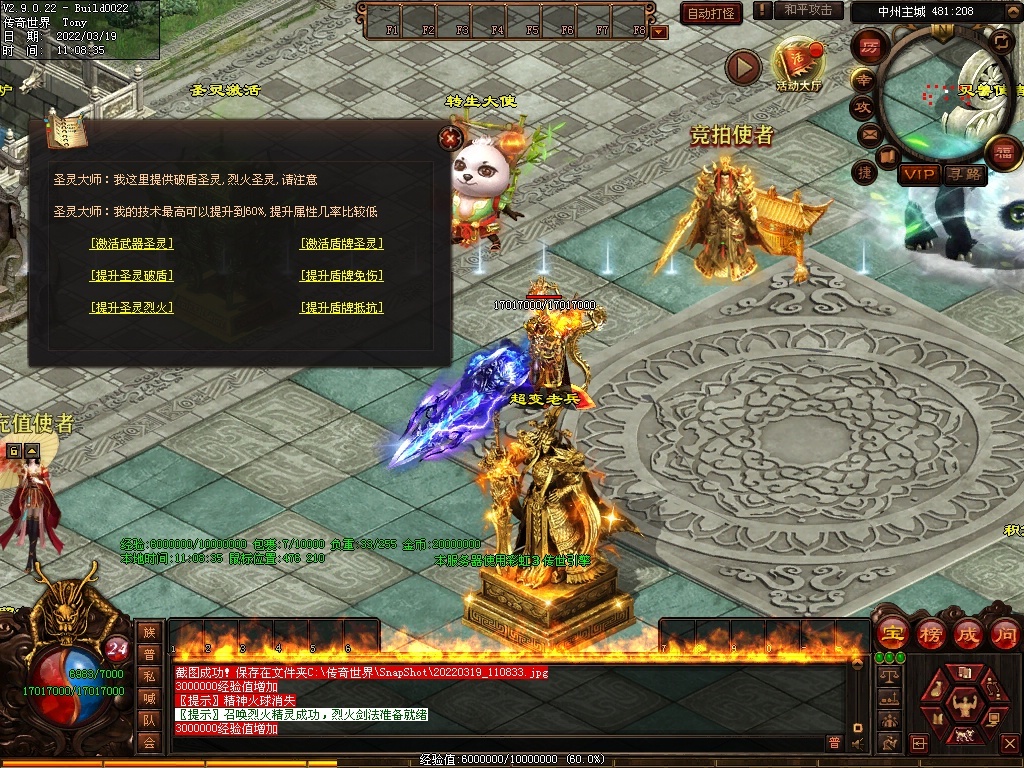Screen dimensions: 1024x768
Task: Open the 活动大厅 event hall icon
Action: coord(798,63)
